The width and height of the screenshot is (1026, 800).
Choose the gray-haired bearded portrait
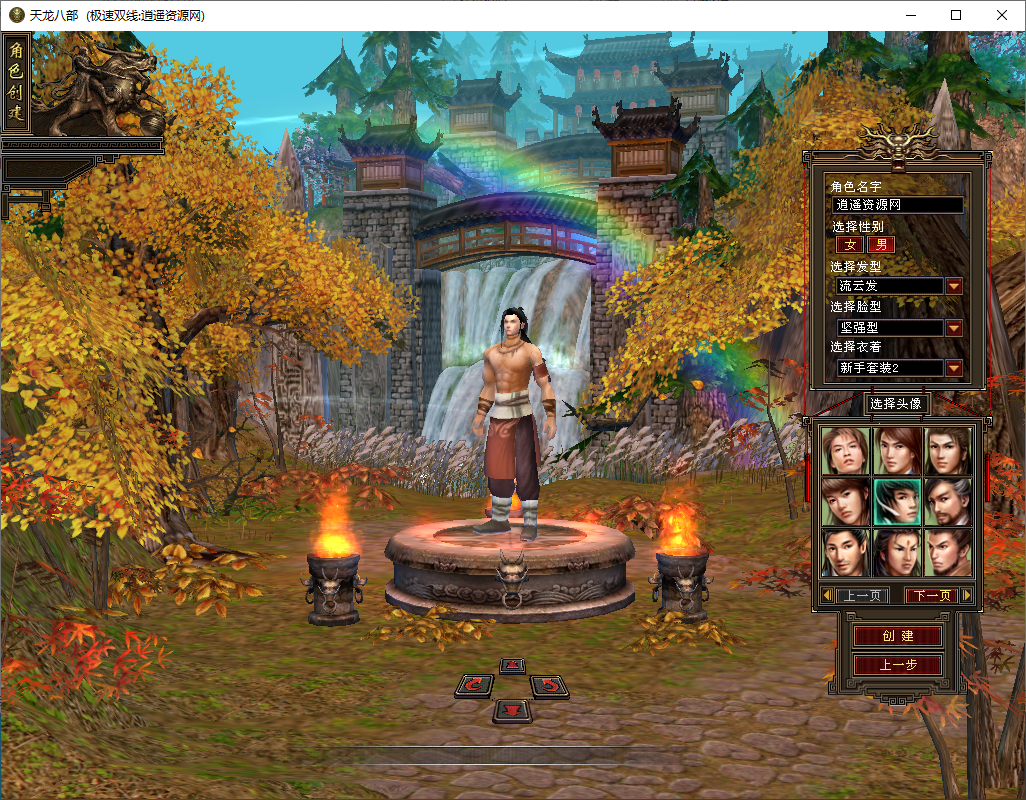tap(948, 501)
